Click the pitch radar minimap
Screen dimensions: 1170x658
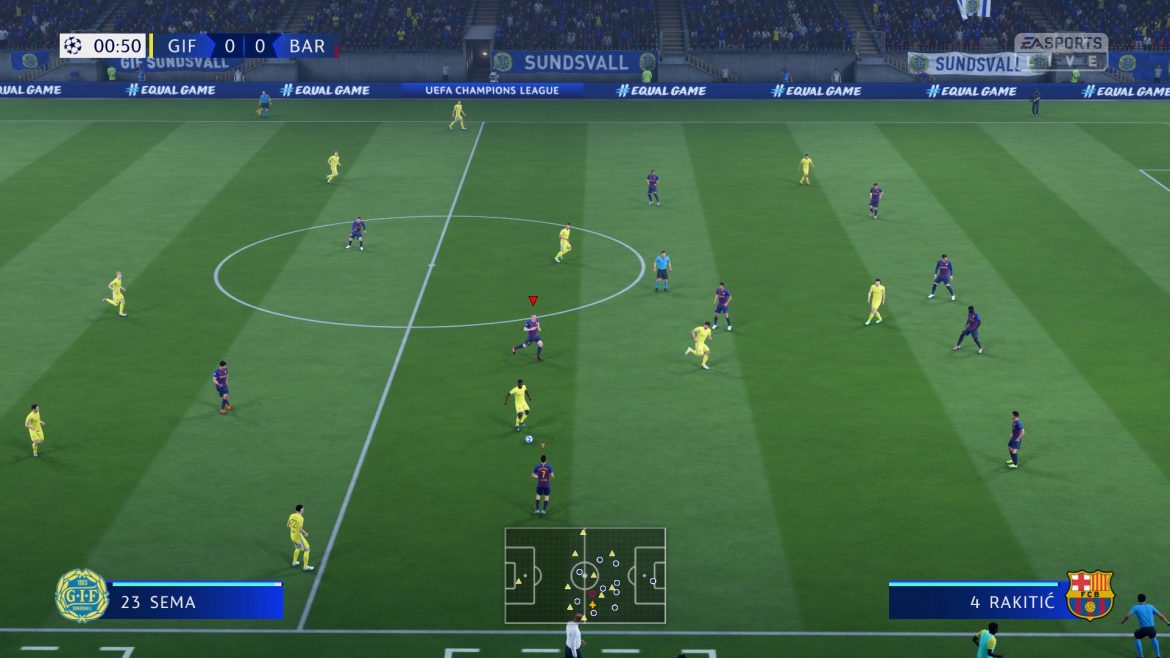[585, 575]
